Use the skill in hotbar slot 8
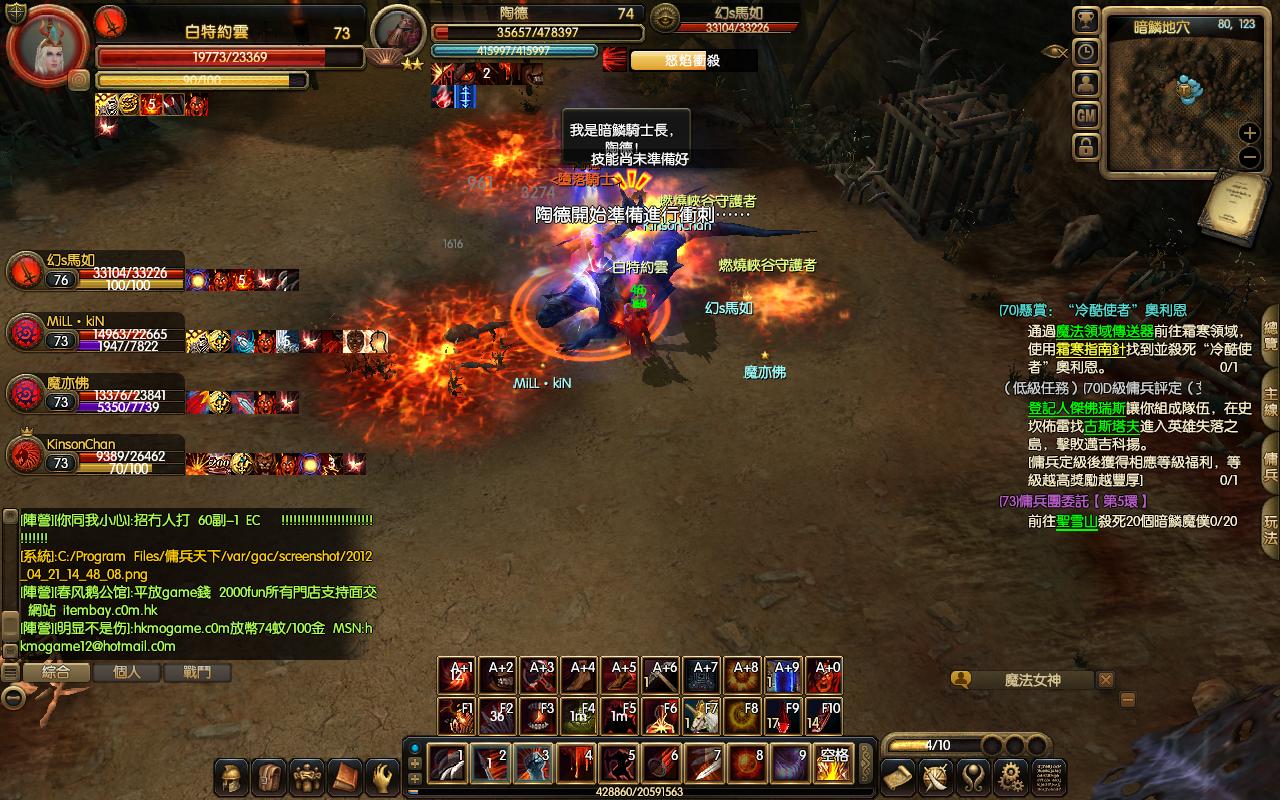This screenshot has width=1280, height=800. (x=748, y=764)
